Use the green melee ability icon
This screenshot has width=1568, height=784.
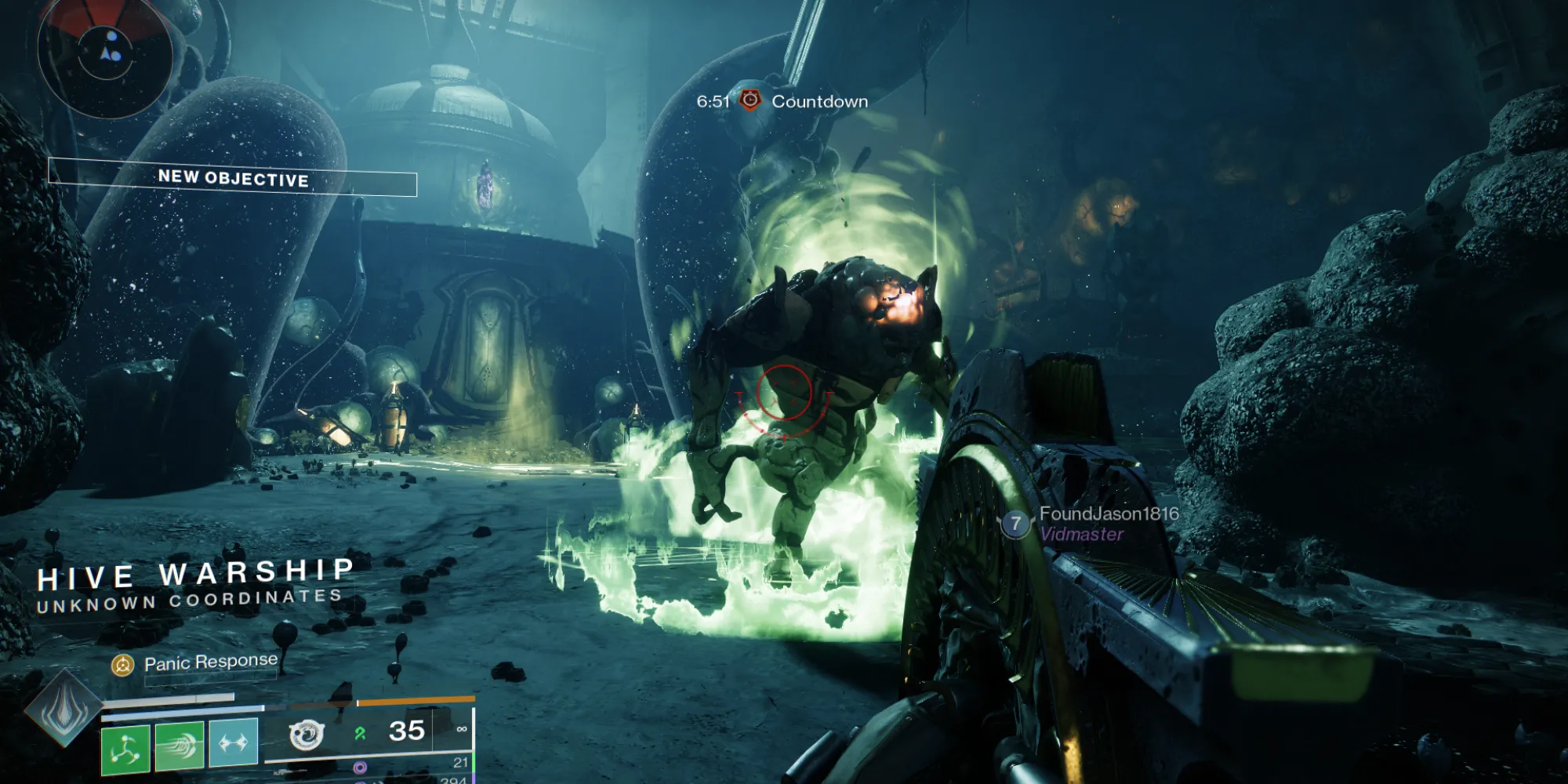[x=180, y=745]
